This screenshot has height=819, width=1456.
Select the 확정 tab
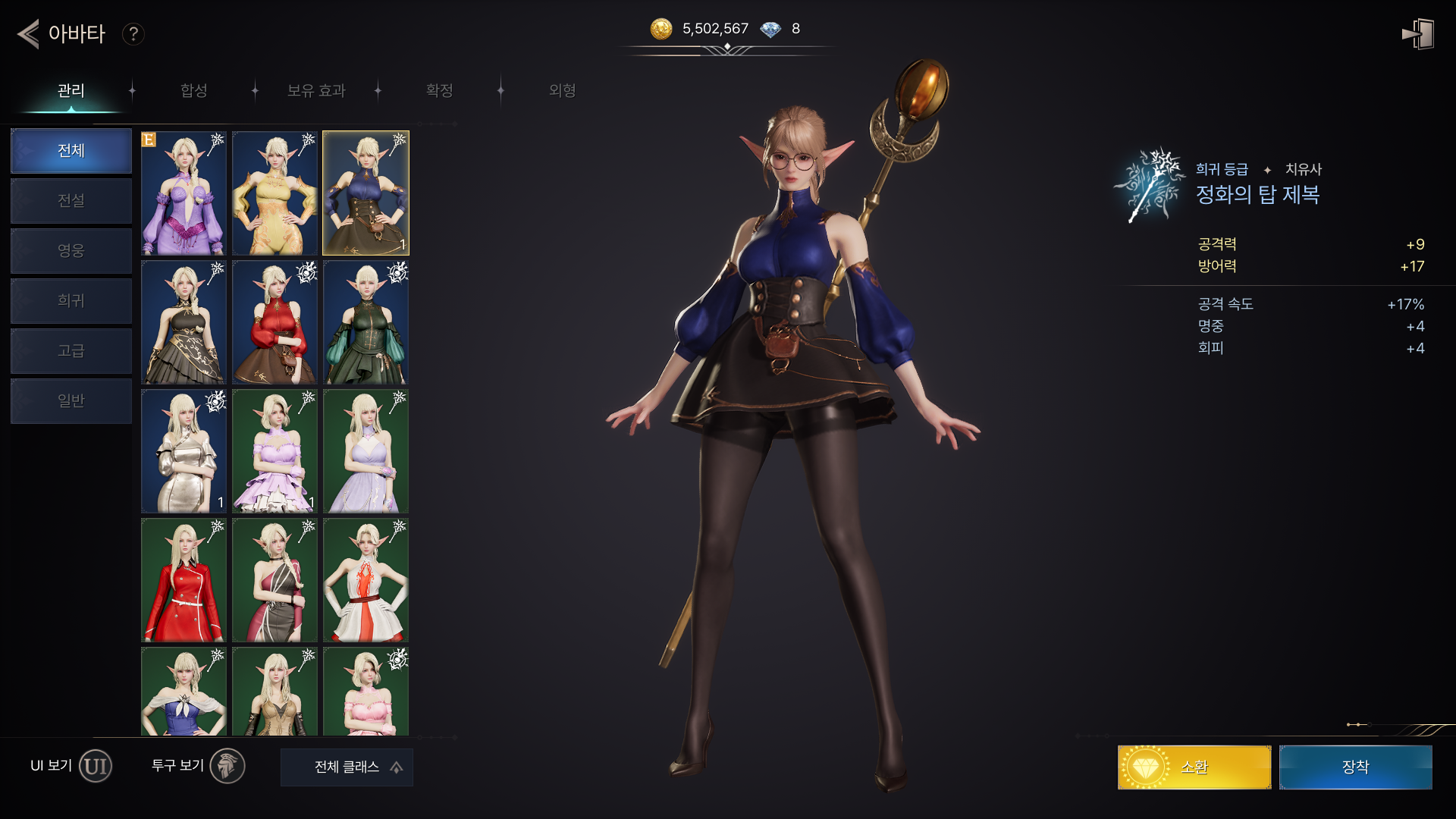click(439, 90)
